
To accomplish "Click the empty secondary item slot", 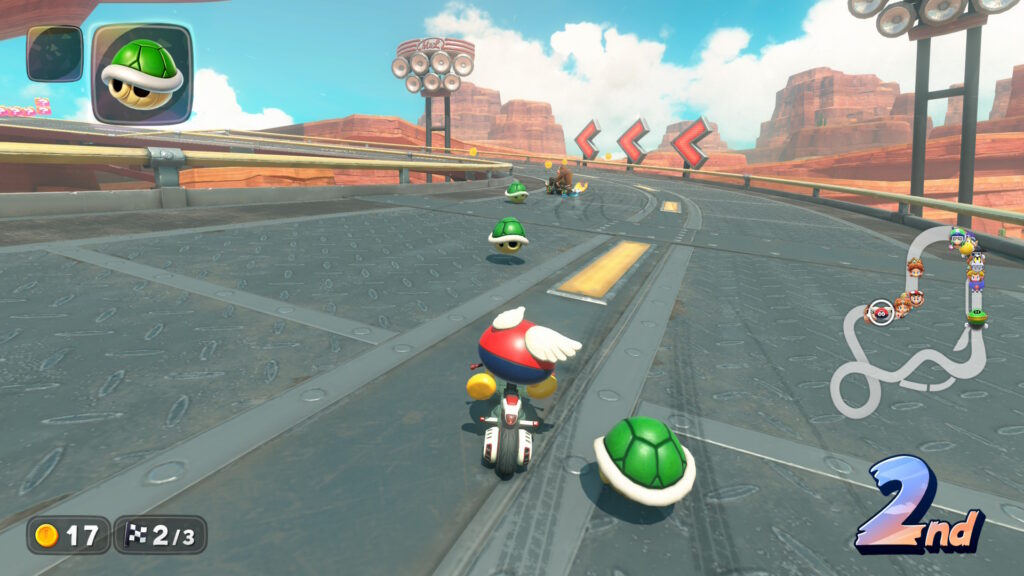I will pyautogui.click(x=54, y=54).
